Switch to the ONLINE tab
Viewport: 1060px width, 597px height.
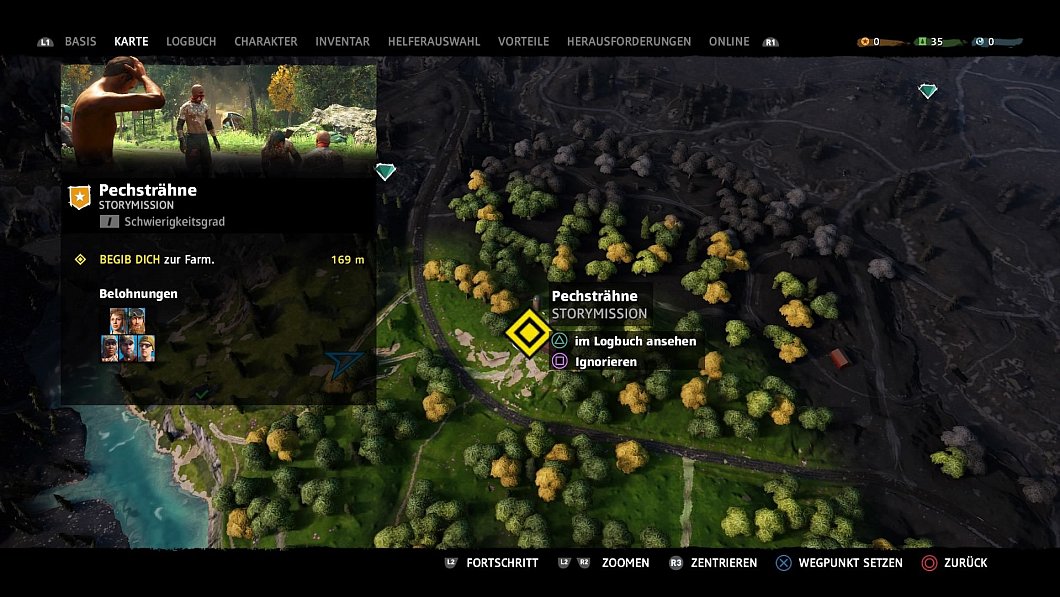pyautogui.click(x=729, y=42)
